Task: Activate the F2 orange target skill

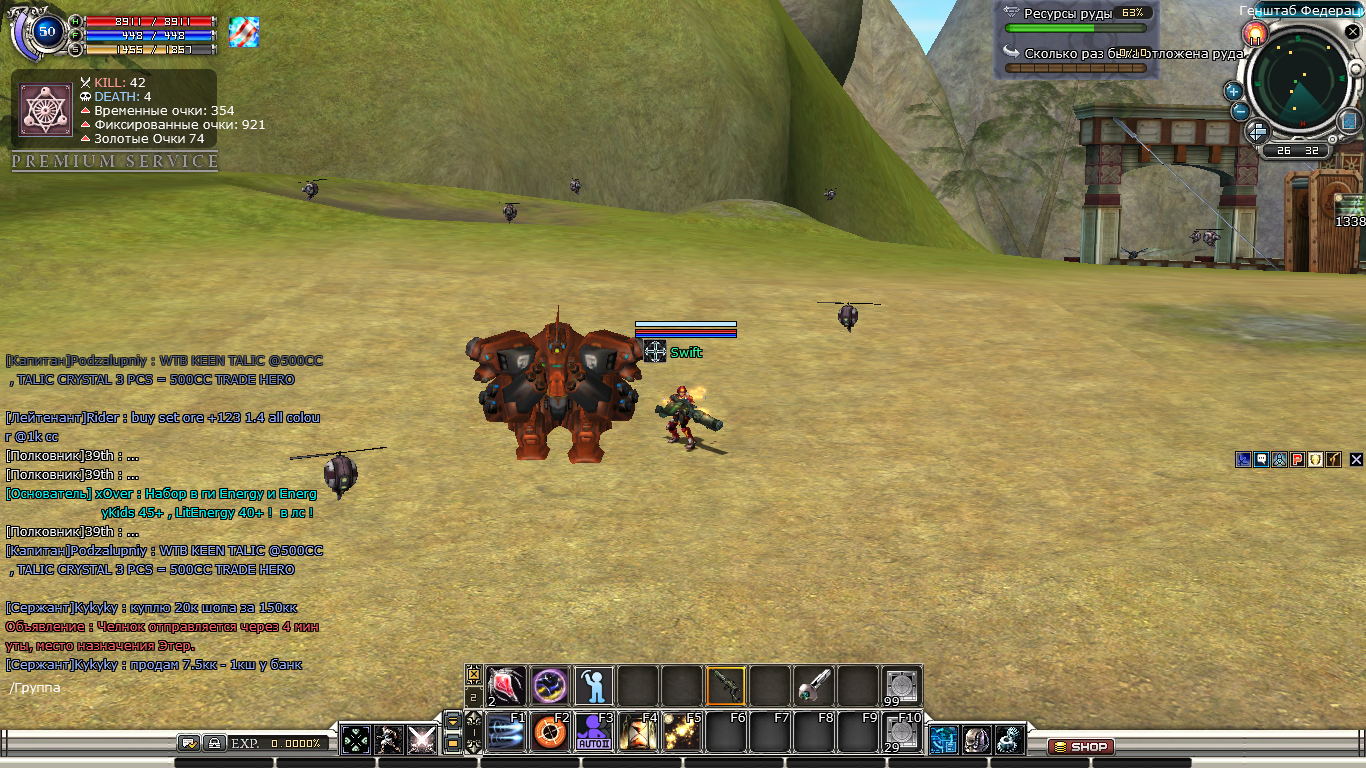Action: (x=549, y=733)
